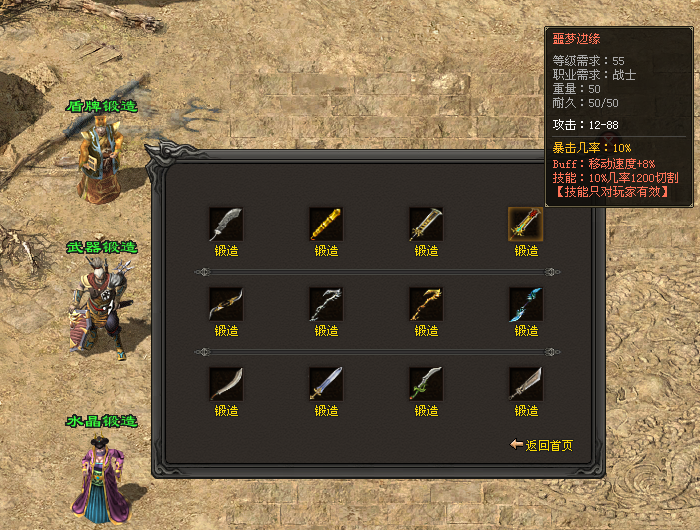Select the broad pale greatsword with gold hilt

(426, 224)
